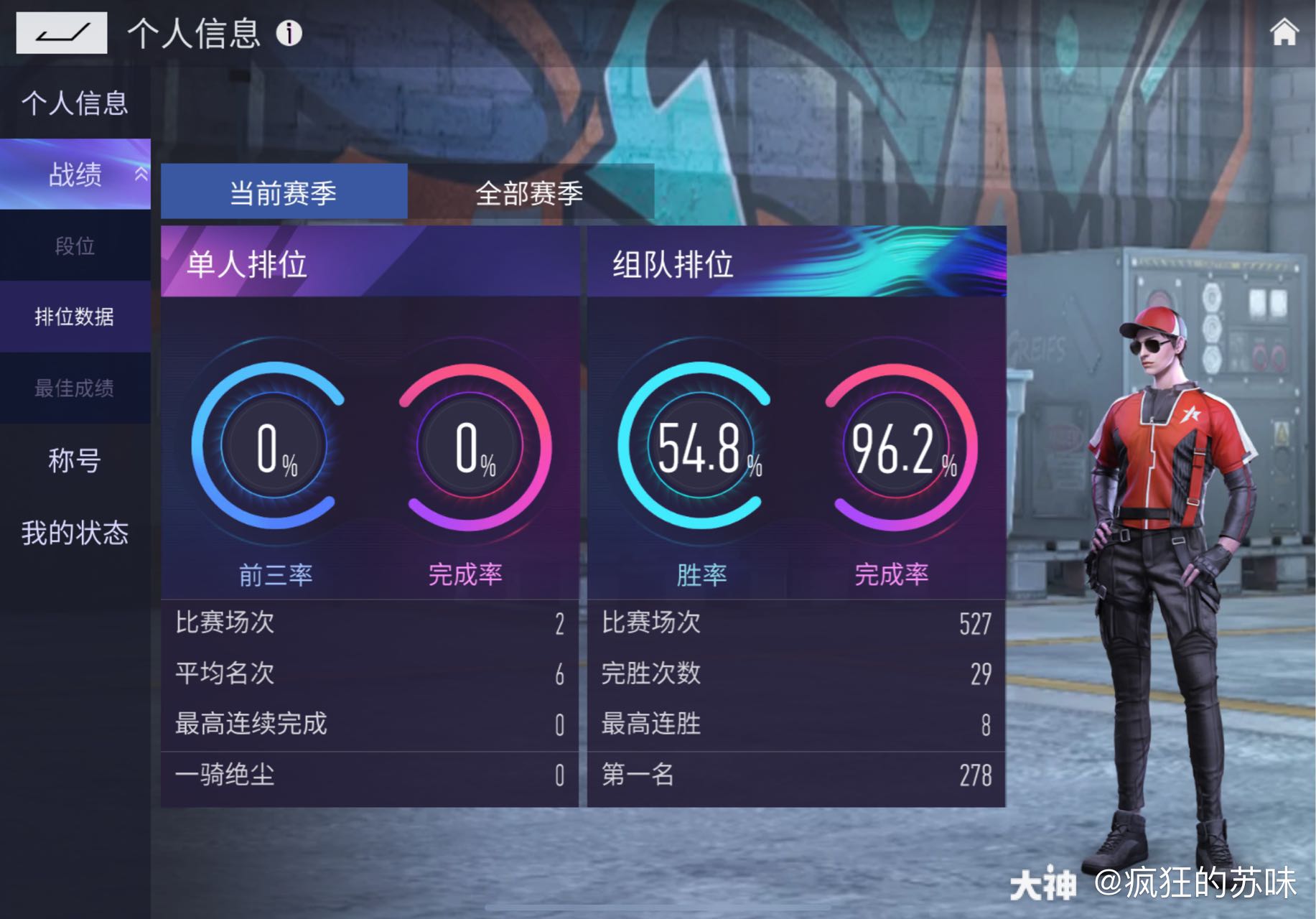Open the 最佳成绩 sidebar section
The width and height of the screenshot is (1316, 919).
(x=74, y=388)
